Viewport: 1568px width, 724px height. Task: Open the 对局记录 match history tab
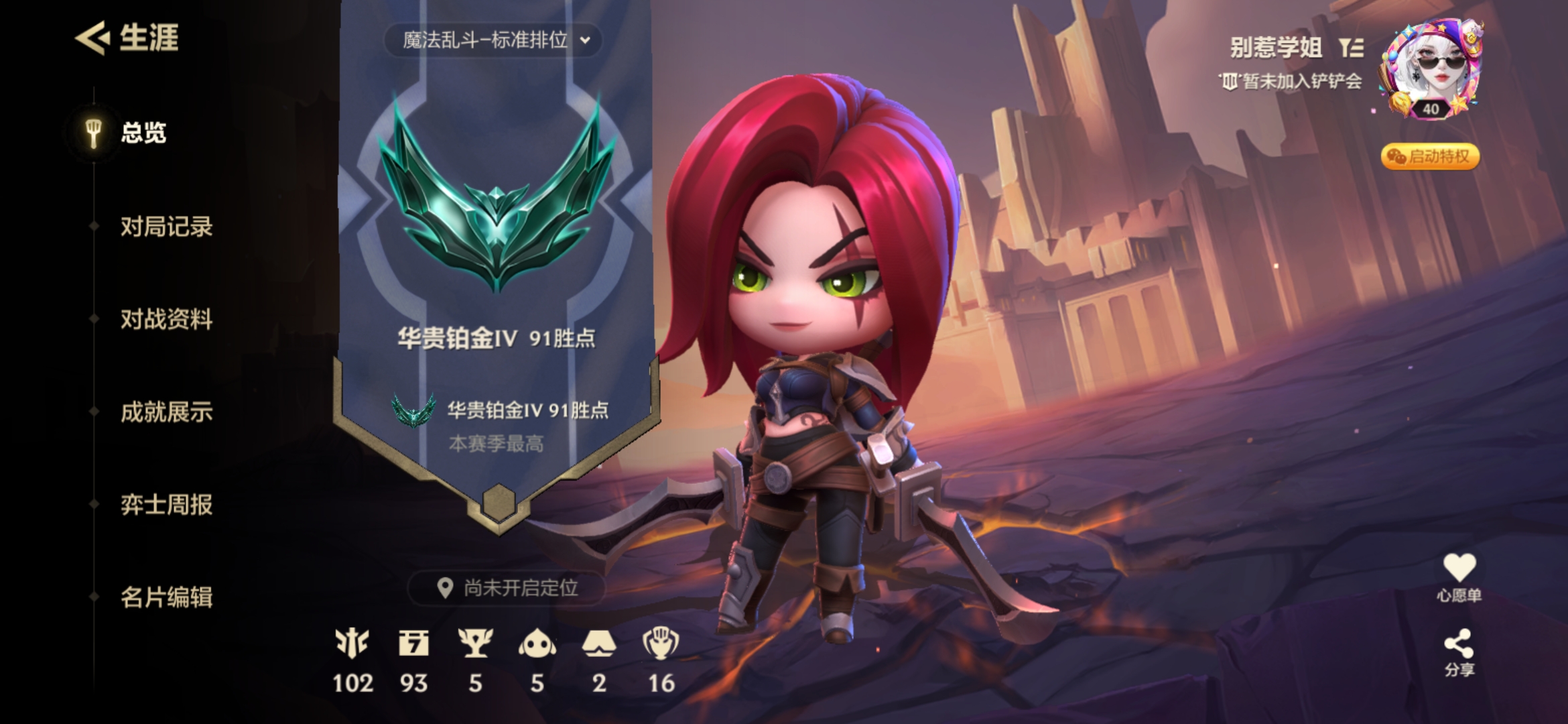coord(166,227)
